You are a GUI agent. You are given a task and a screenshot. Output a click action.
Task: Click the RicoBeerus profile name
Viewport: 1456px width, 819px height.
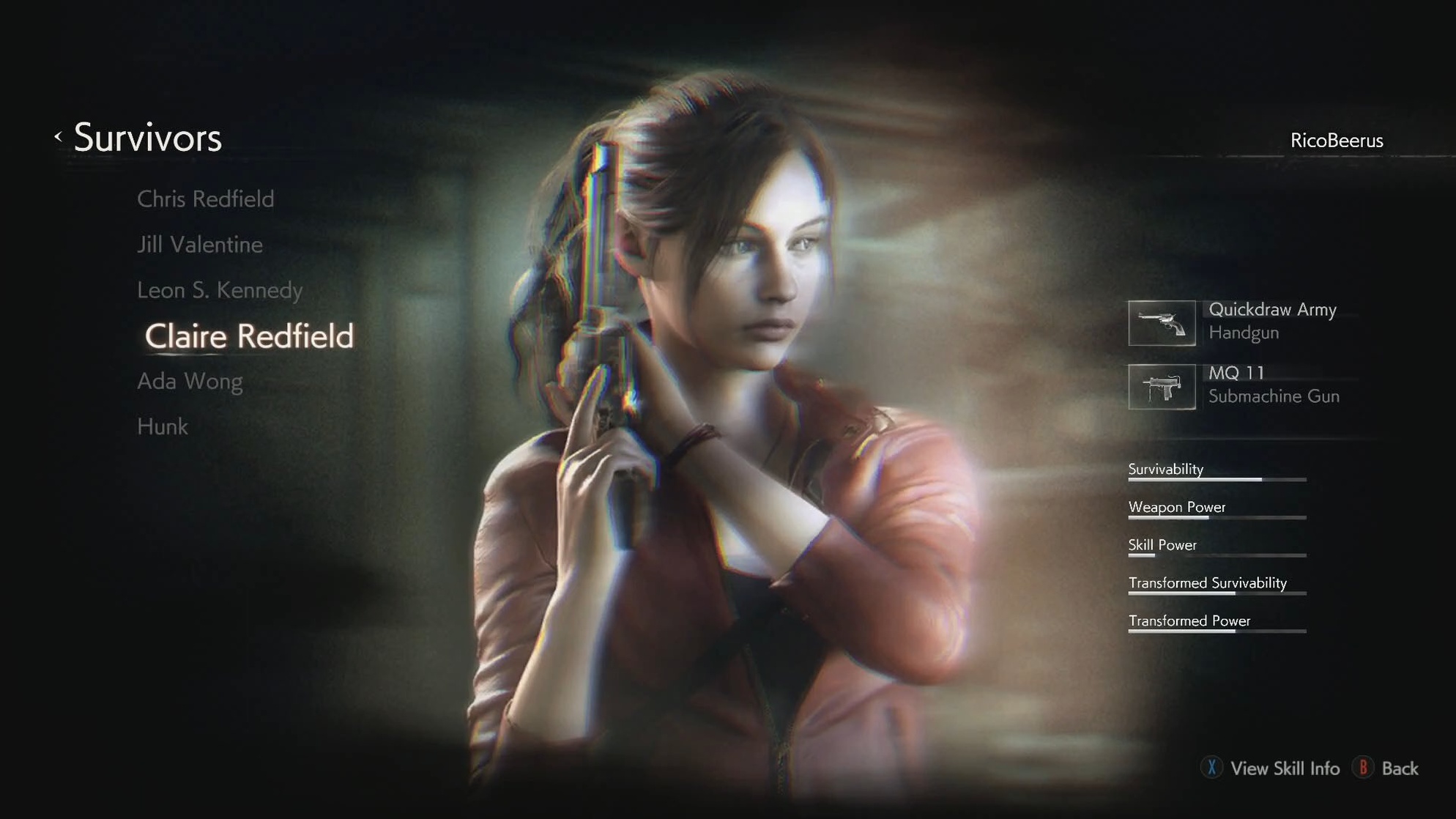(x=1336, y=140)
